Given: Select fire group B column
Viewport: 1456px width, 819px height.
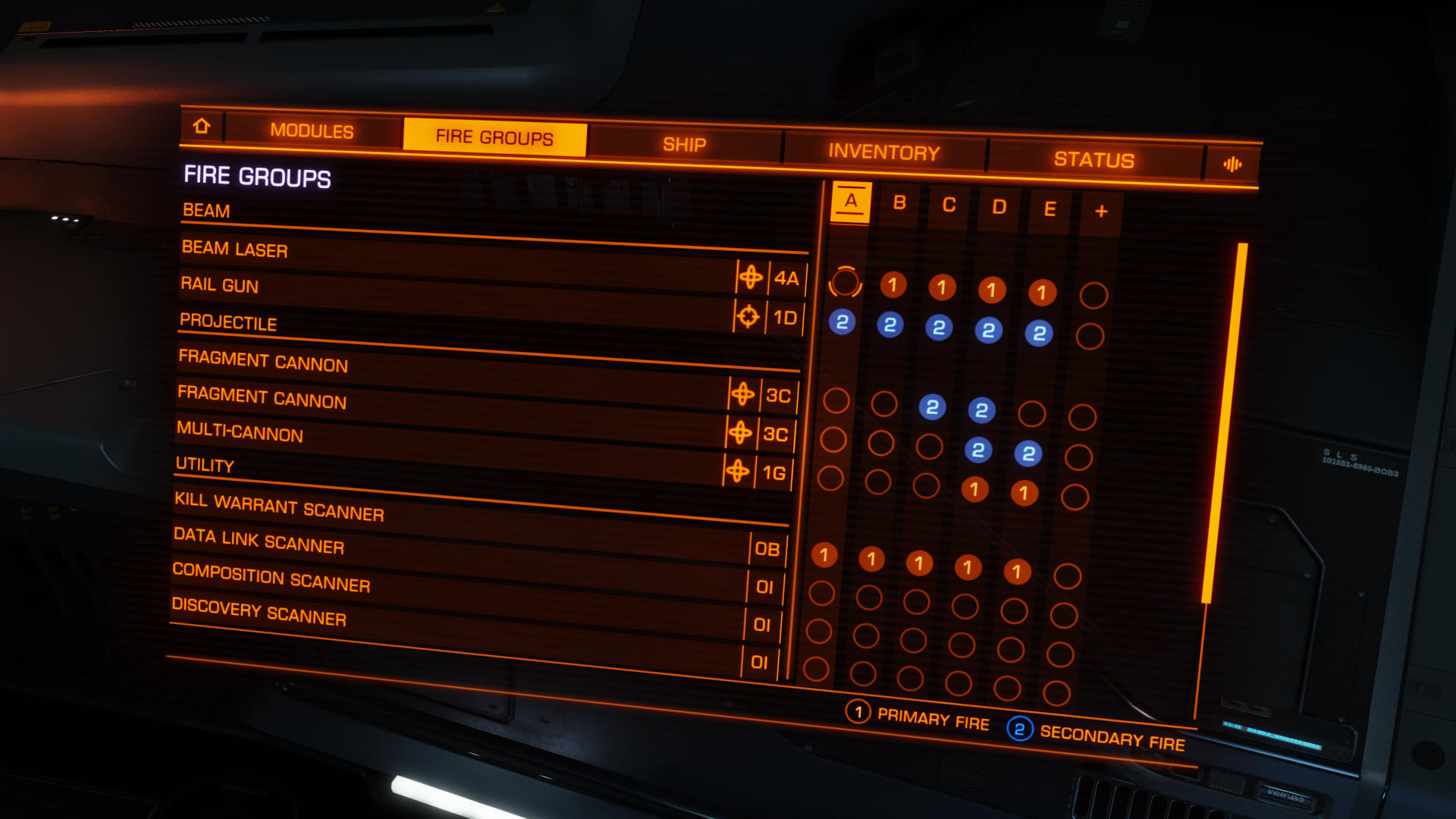Looking at the screenshot, I should [x=899, y=203].
